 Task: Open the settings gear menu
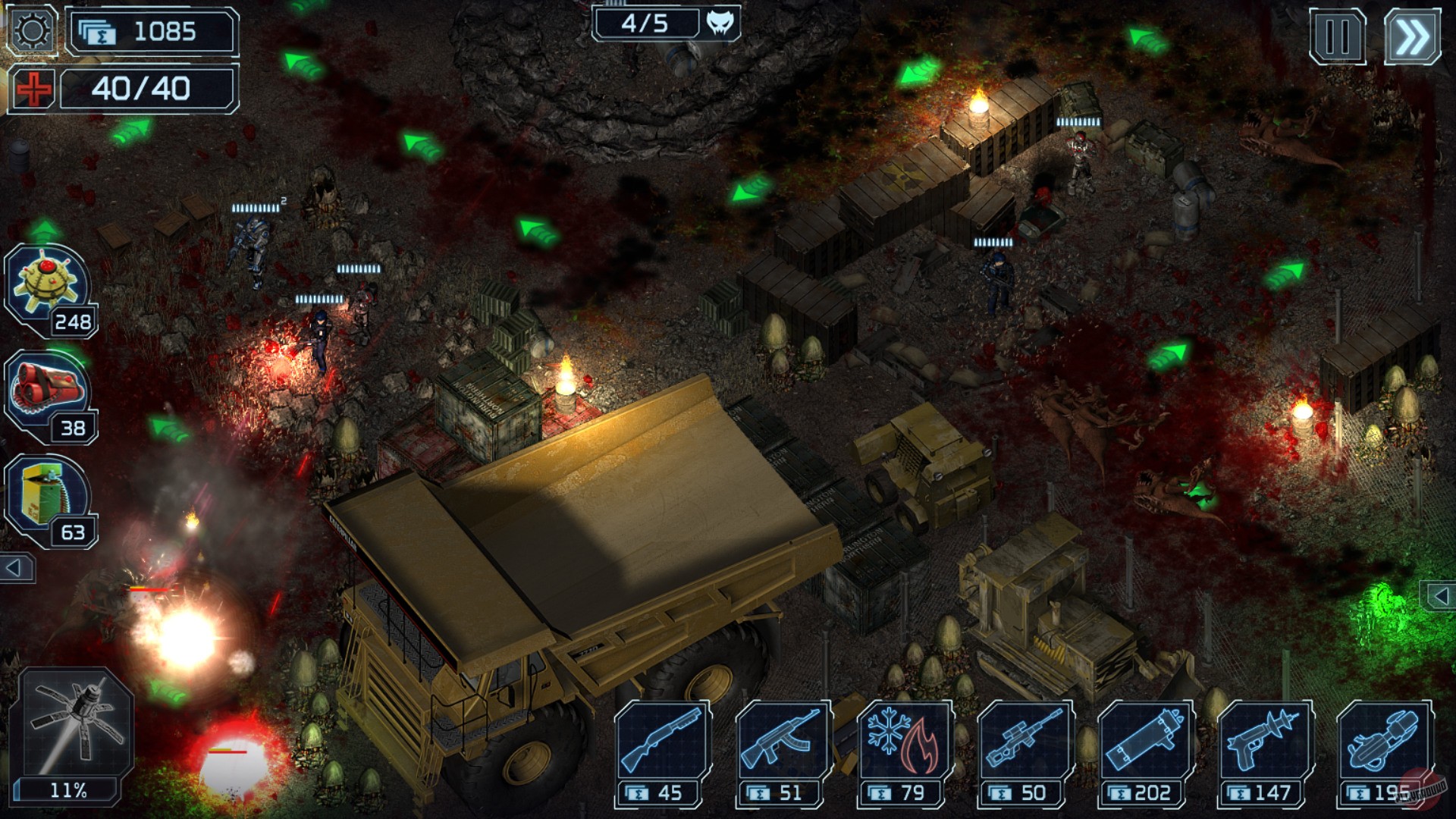click(30, 32)
